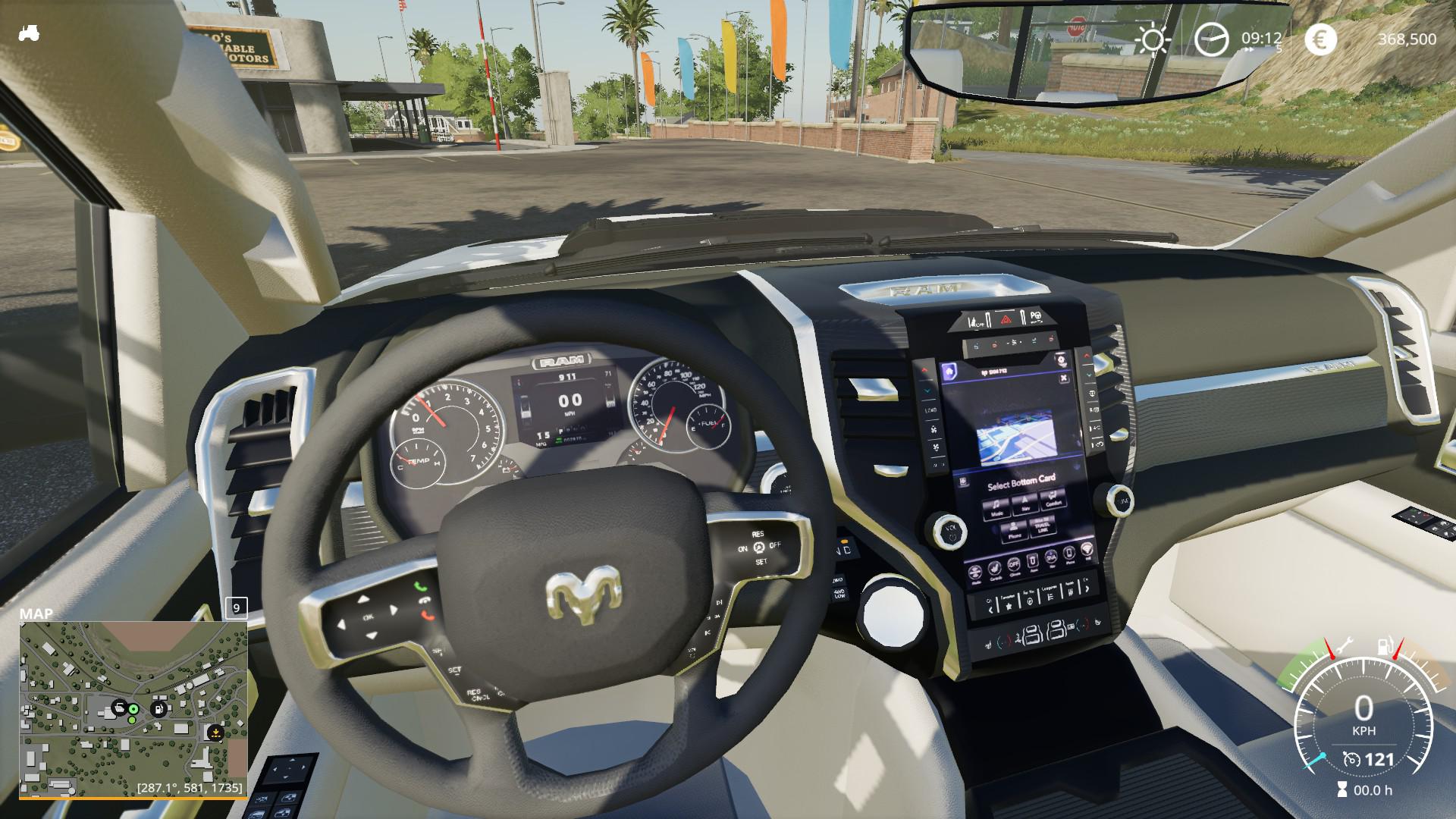The image size is (1456, 819).
Task: Click the cruise control speed icon
Action: pyautogui.click(x=1351, y=759)
